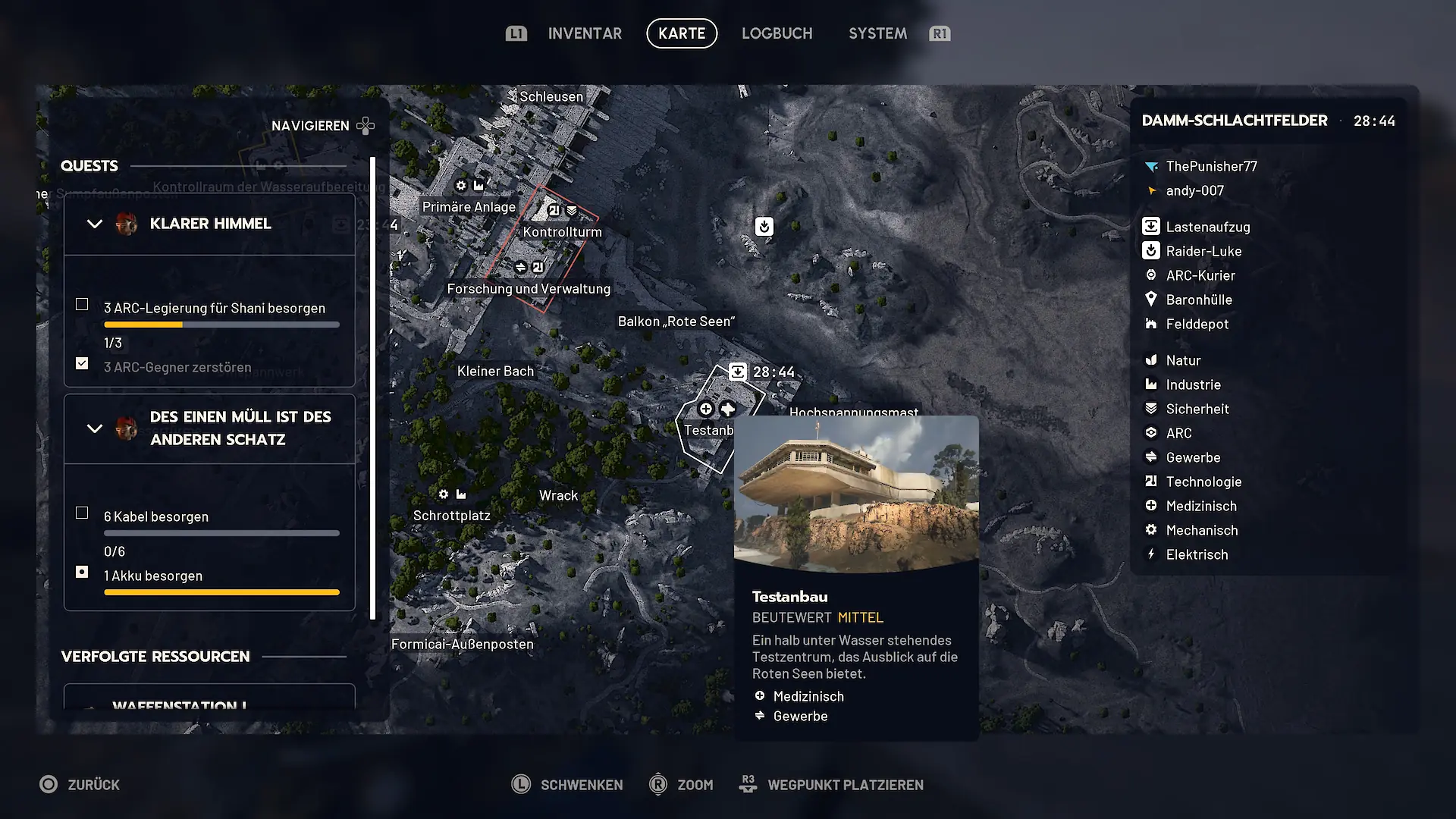1456x819 pixels.
Task: Toggle the Medizinisch loot filter
Action: point(1200,506)
